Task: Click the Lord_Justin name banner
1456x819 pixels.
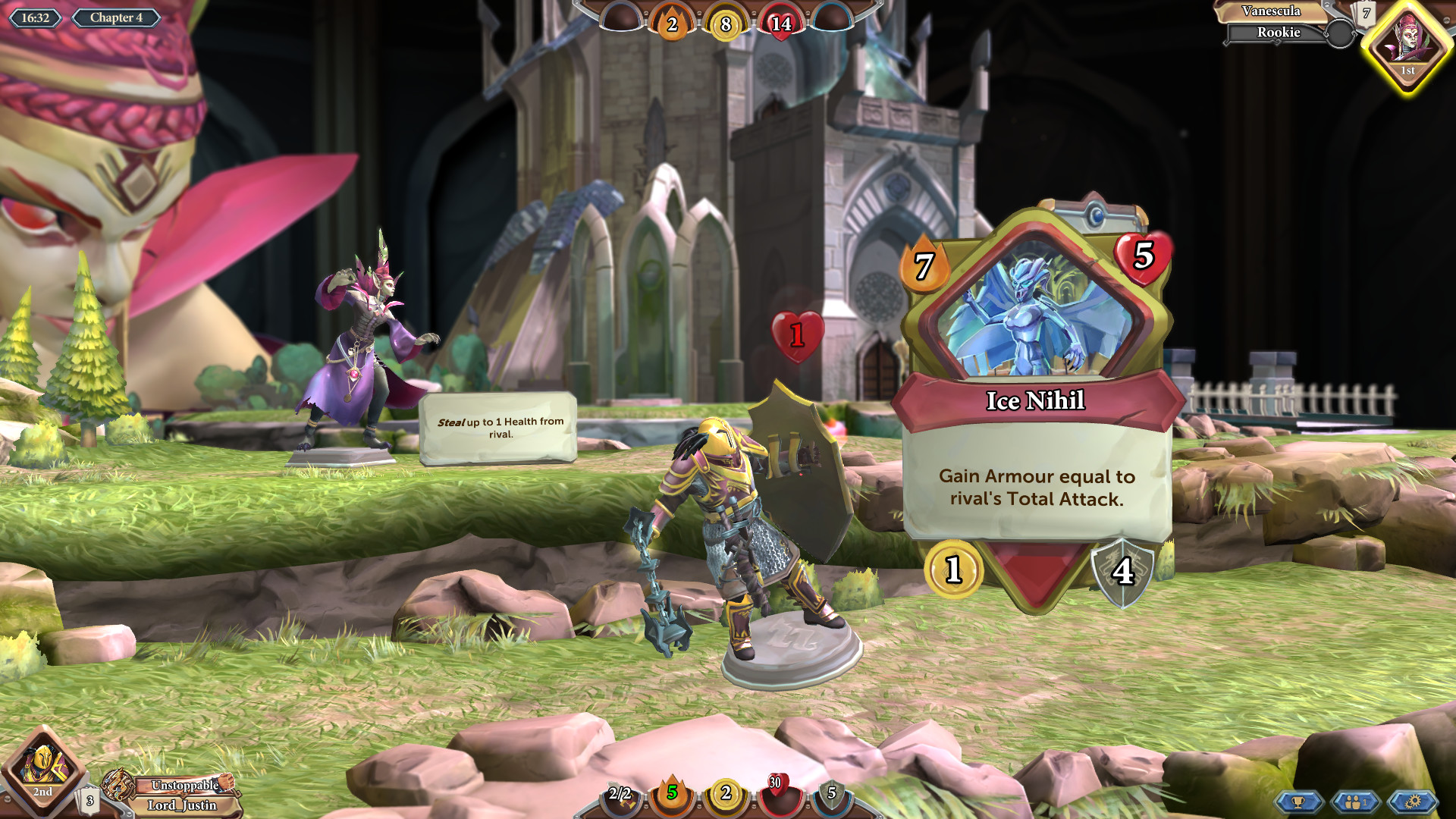Action: pyautogui.click(x=182, y=805)
